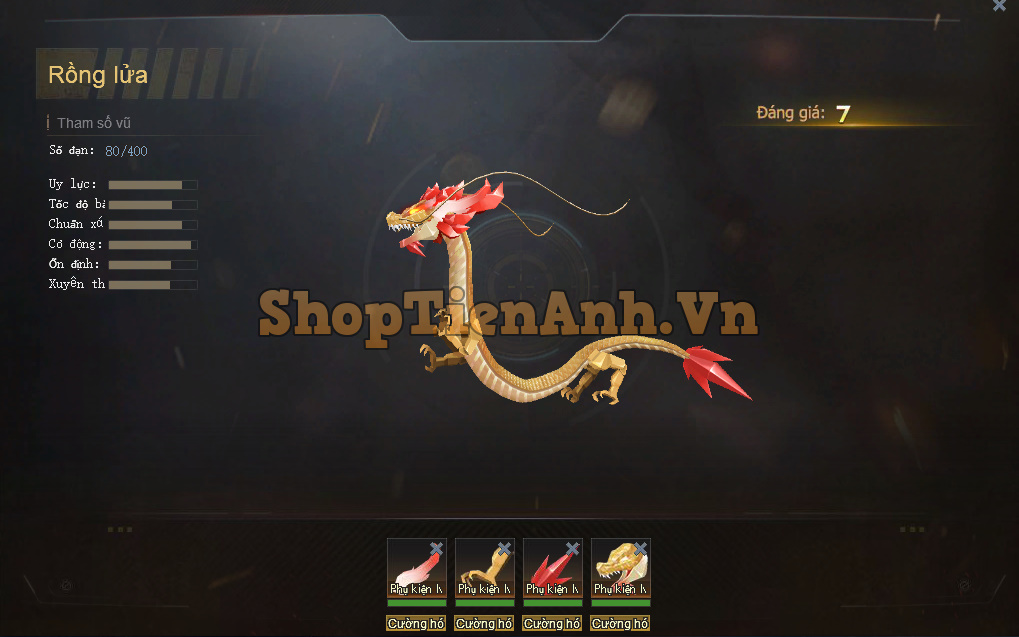Click Cường hóa under the dragon head attachment
The width and height of the screenshot is (1019, 637).
(x=620, y=624)
